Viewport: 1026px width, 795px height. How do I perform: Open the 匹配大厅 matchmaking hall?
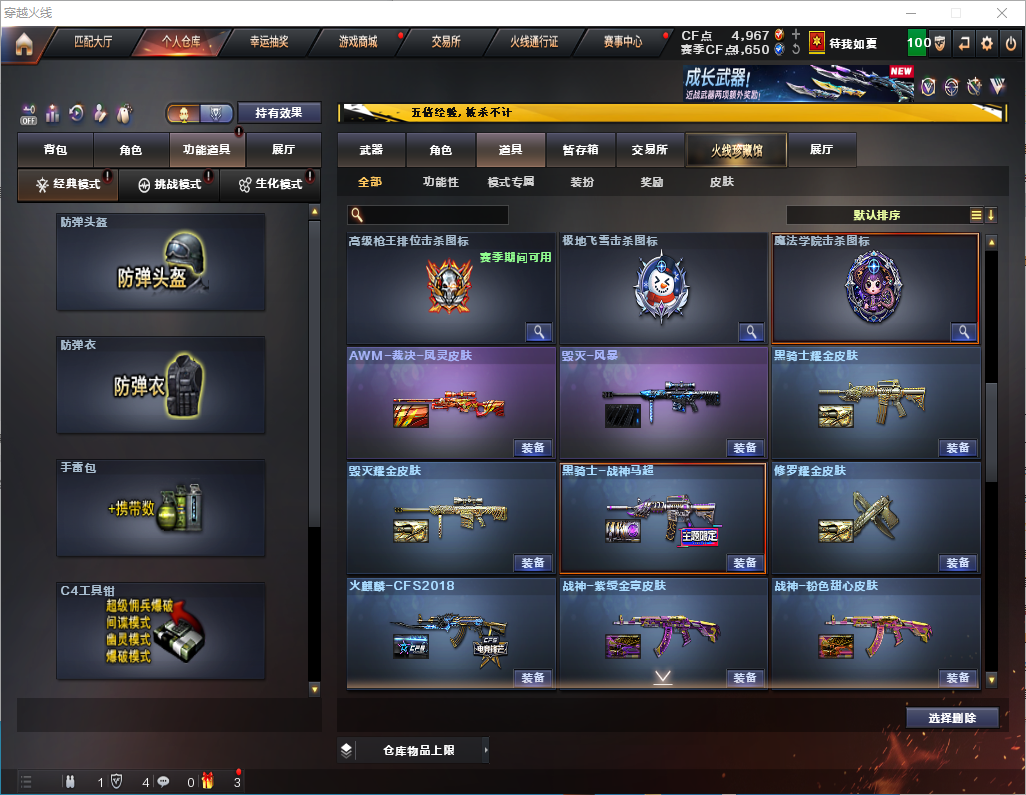(x=94, y=43)
